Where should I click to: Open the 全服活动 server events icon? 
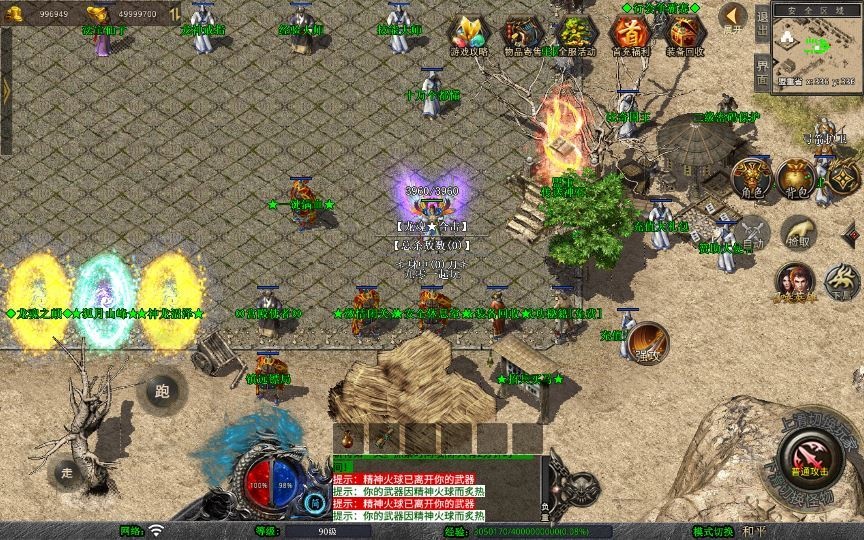point(573,32)
